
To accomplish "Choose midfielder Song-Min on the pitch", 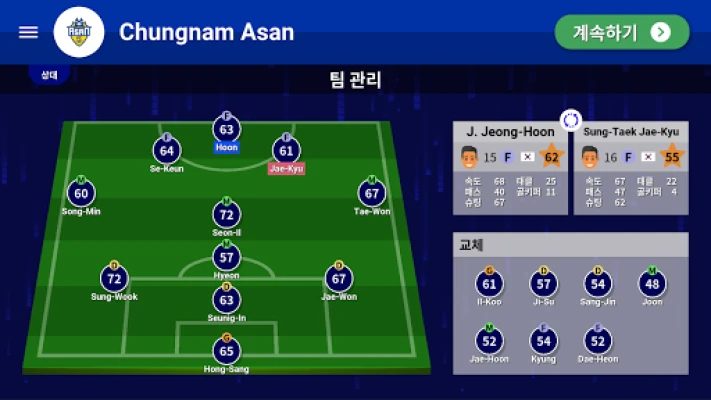I will coord(81,194).
